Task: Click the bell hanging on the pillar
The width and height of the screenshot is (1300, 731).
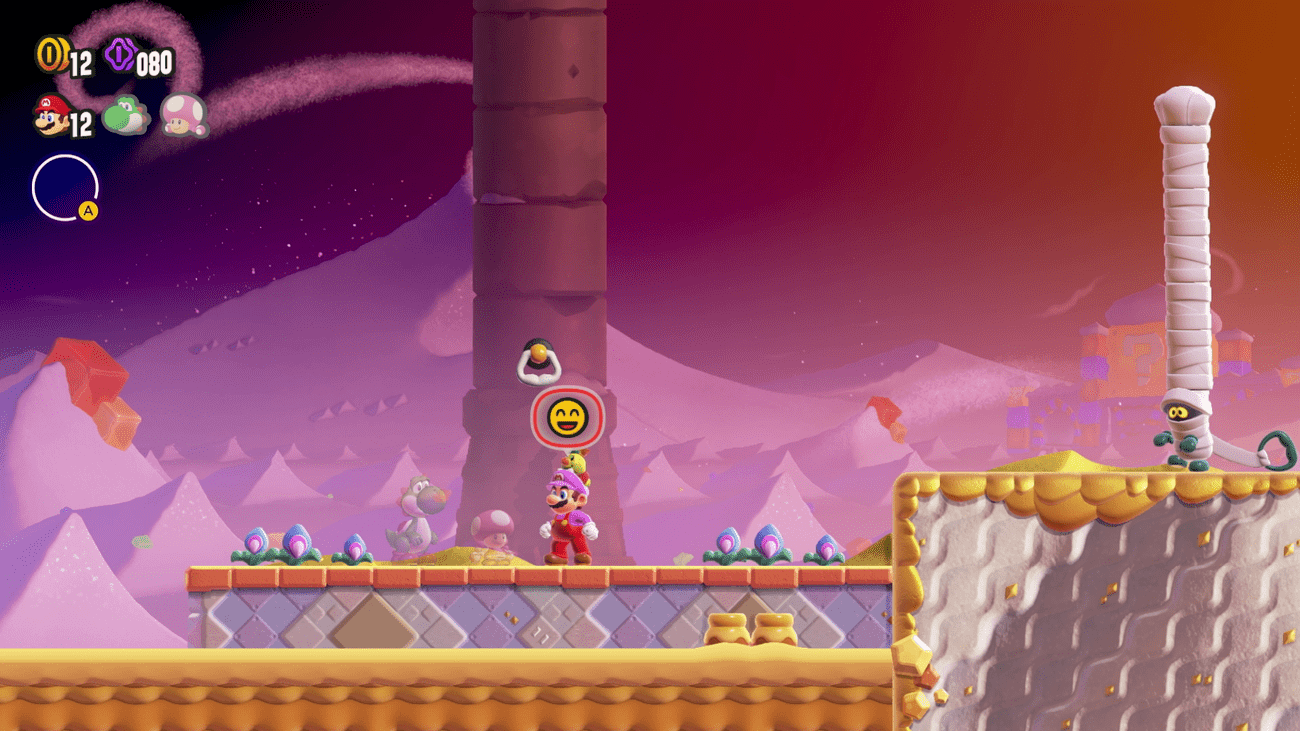Action: [541, 360]
